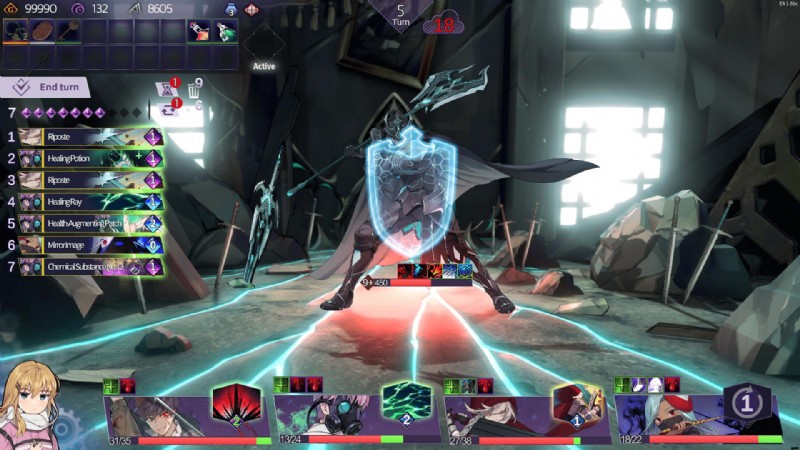
Task: Use the green potion item slot
Action: 226,31
